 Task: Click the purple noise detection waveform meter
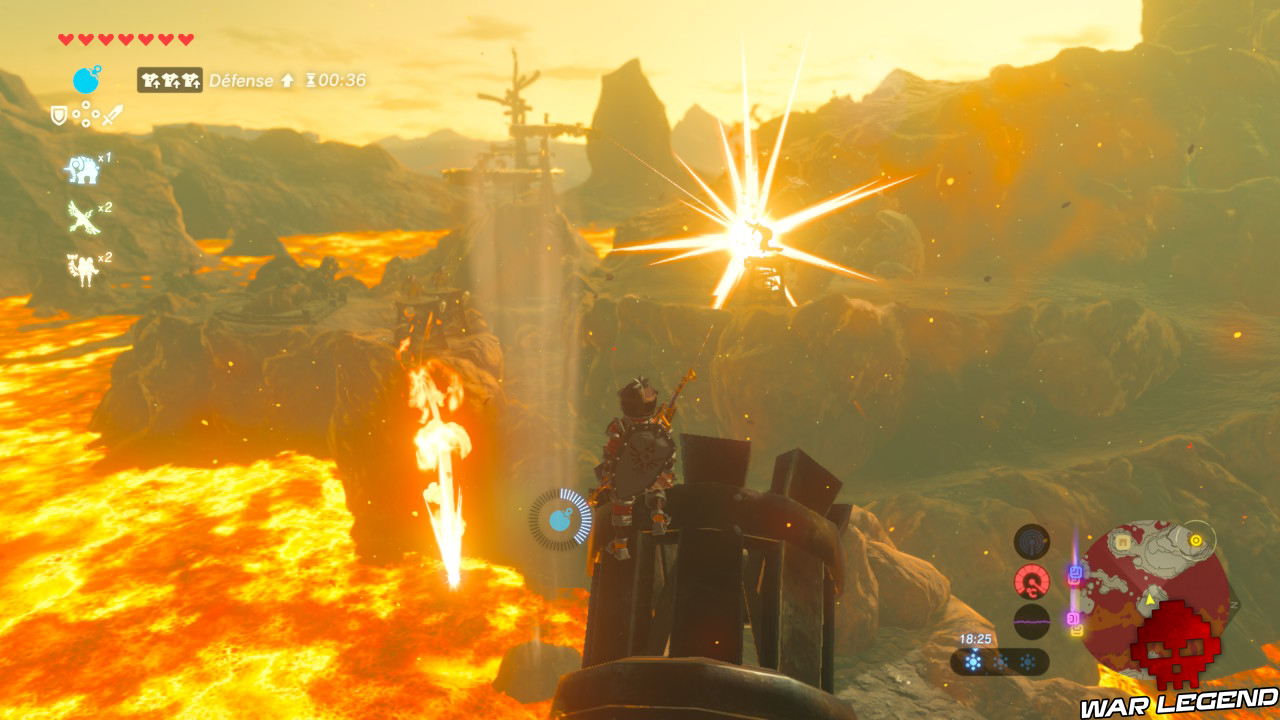[x=1030, y=622]
